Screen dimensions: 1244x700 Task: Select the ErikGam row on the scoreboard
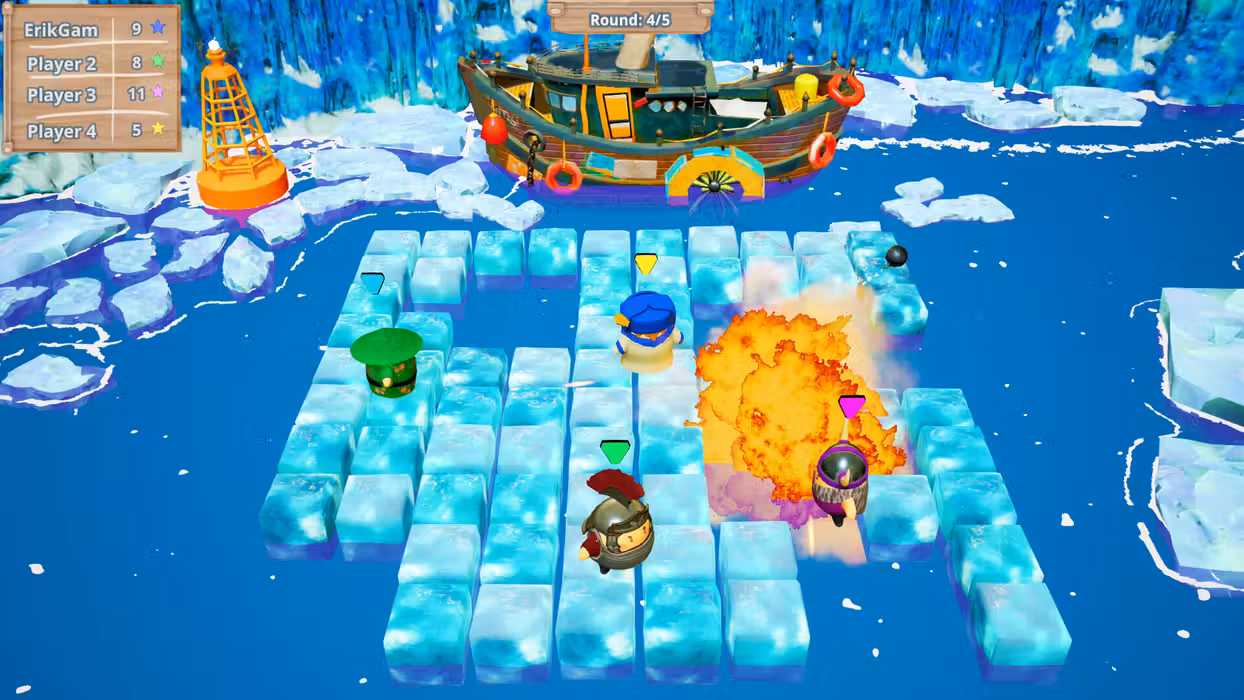[x=92, y=29]
